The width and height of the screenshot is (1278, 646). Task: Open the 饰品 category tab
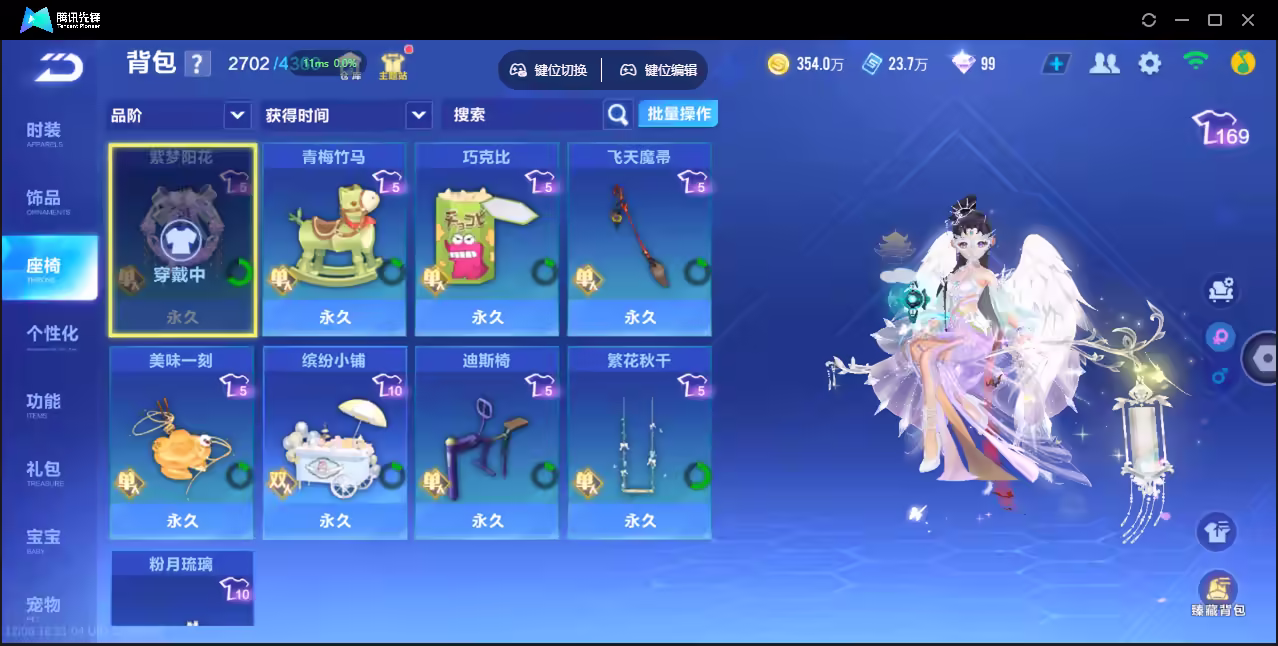pos(44,201)
